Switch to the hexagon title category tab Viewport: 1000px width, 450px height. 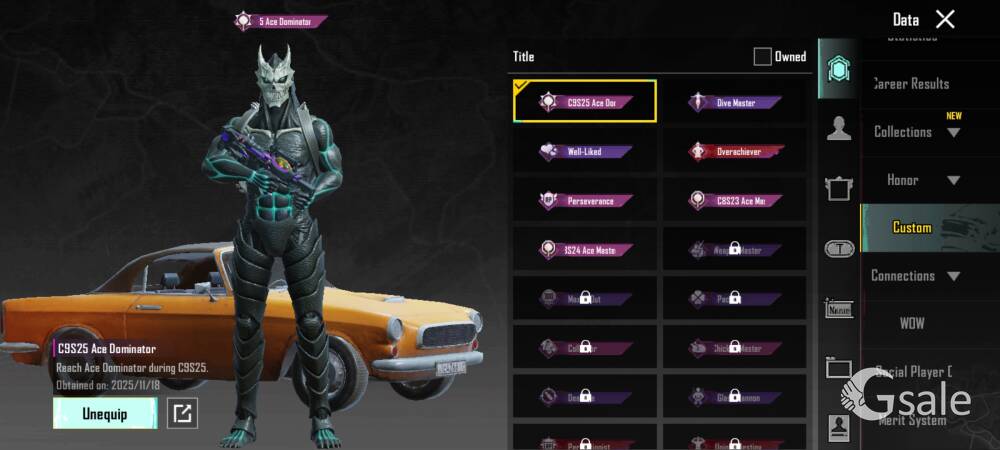[x=838, y=69]
